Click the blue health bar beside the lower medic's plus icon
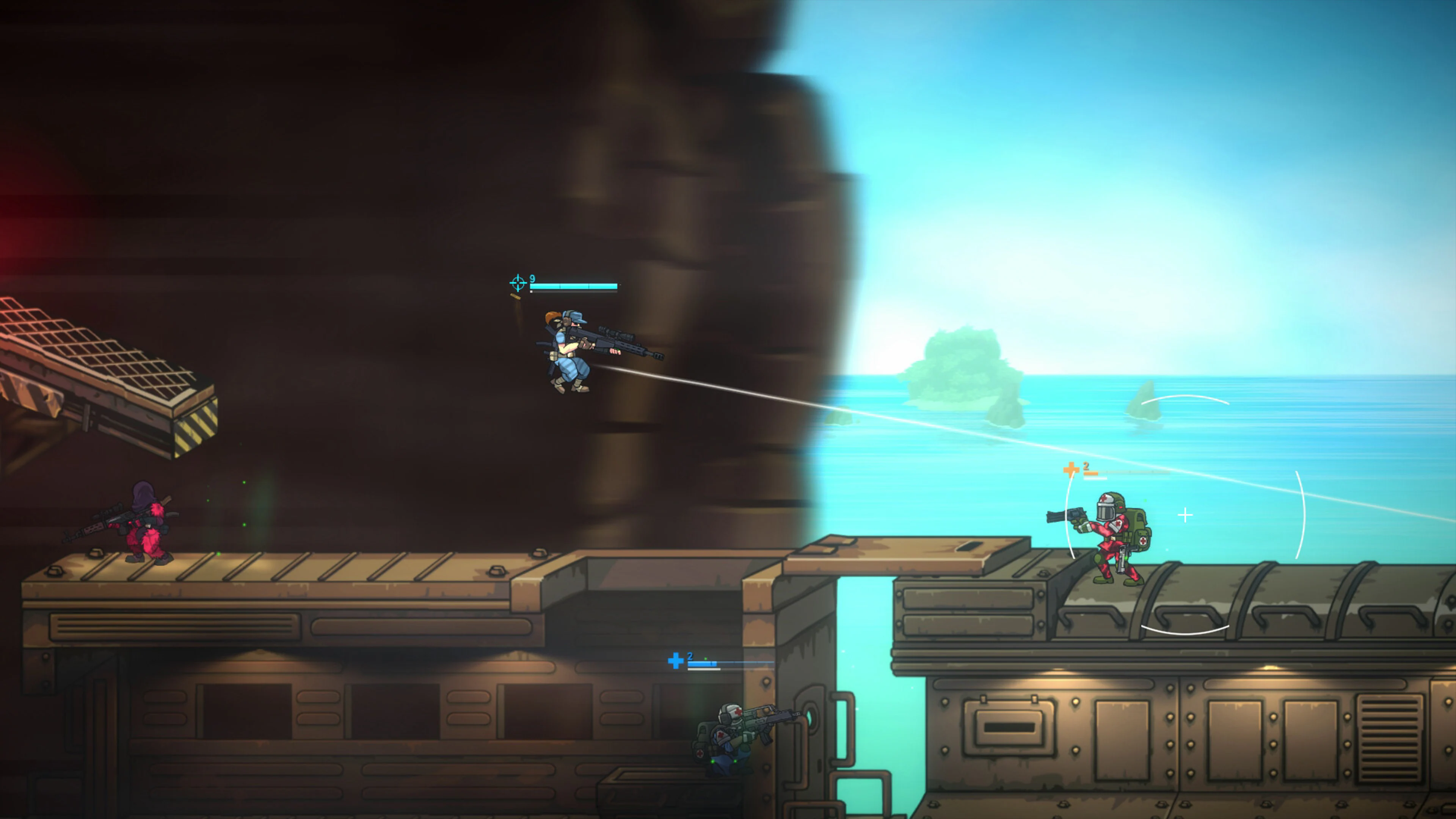This screenshot has height=819, width=1456. (x=703, y=664)
